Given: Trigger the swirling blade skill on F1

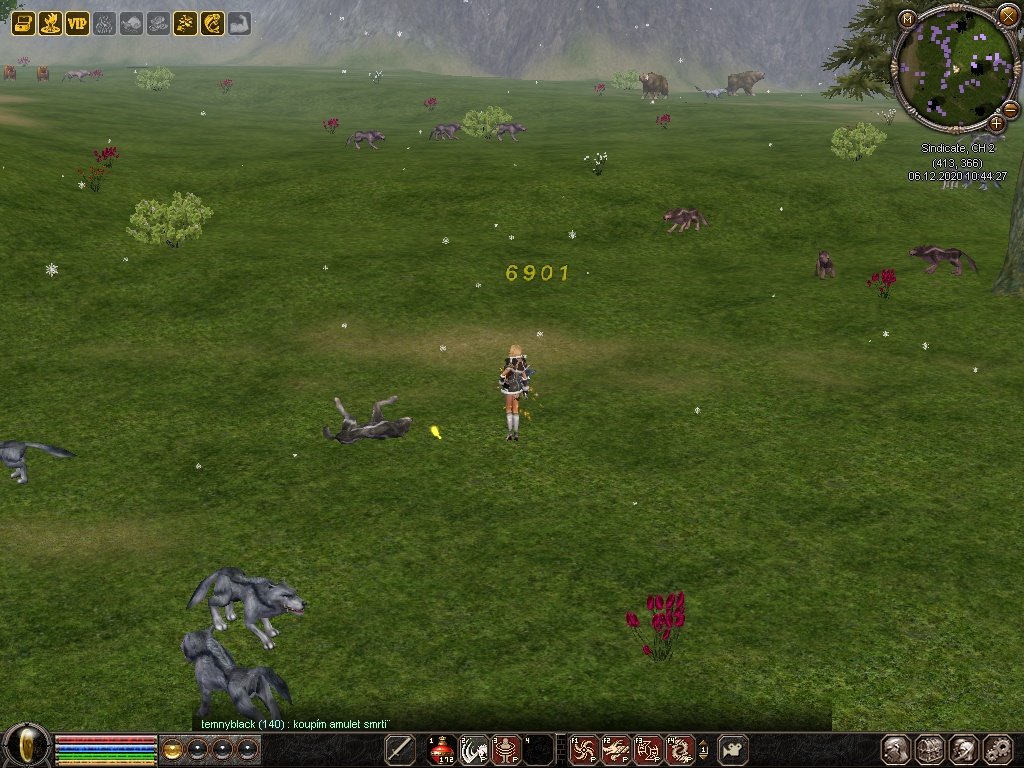Looking at the screenshot, I should 583,749.
